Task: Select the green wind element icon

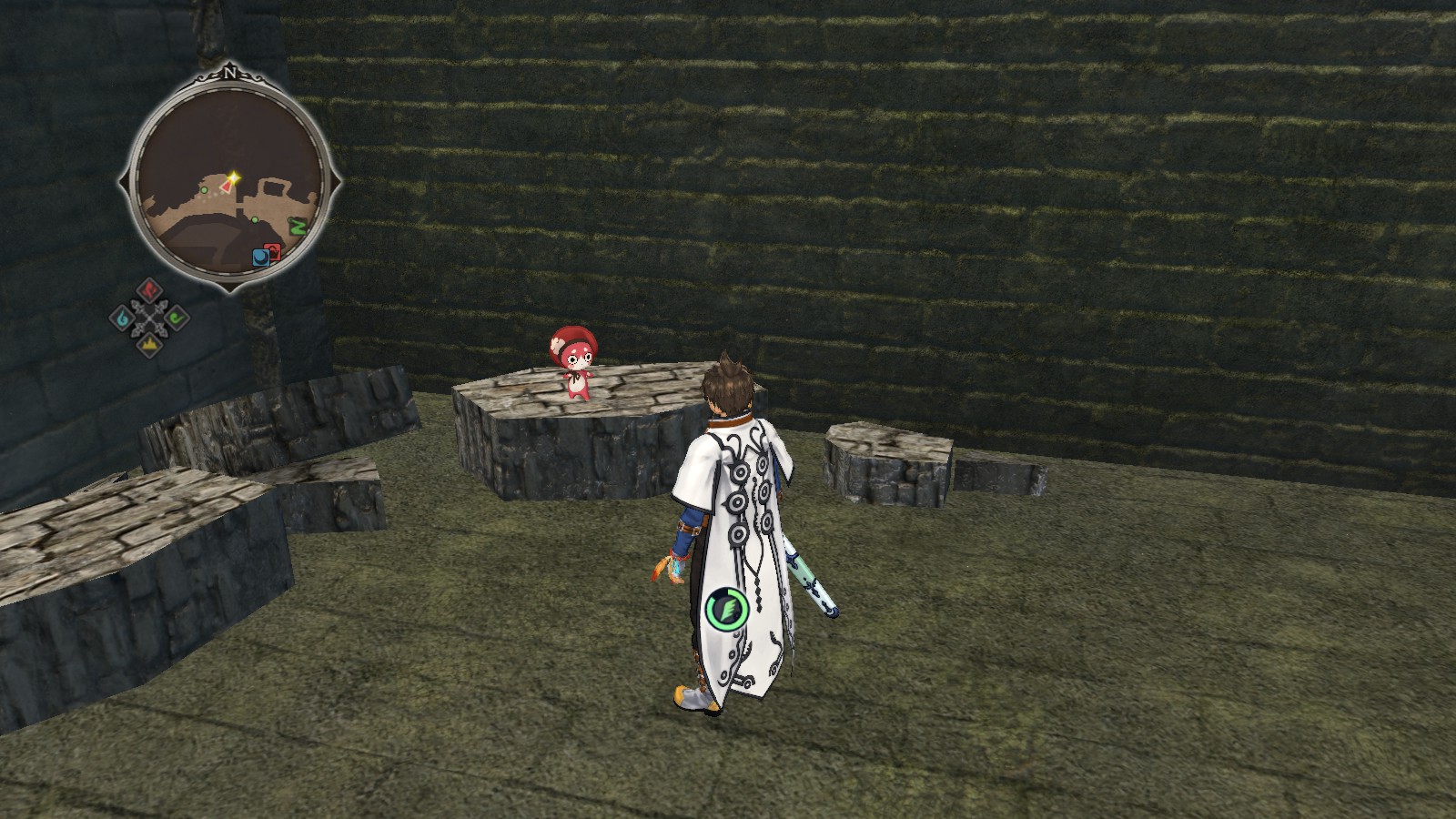Action: click(176, 317)
